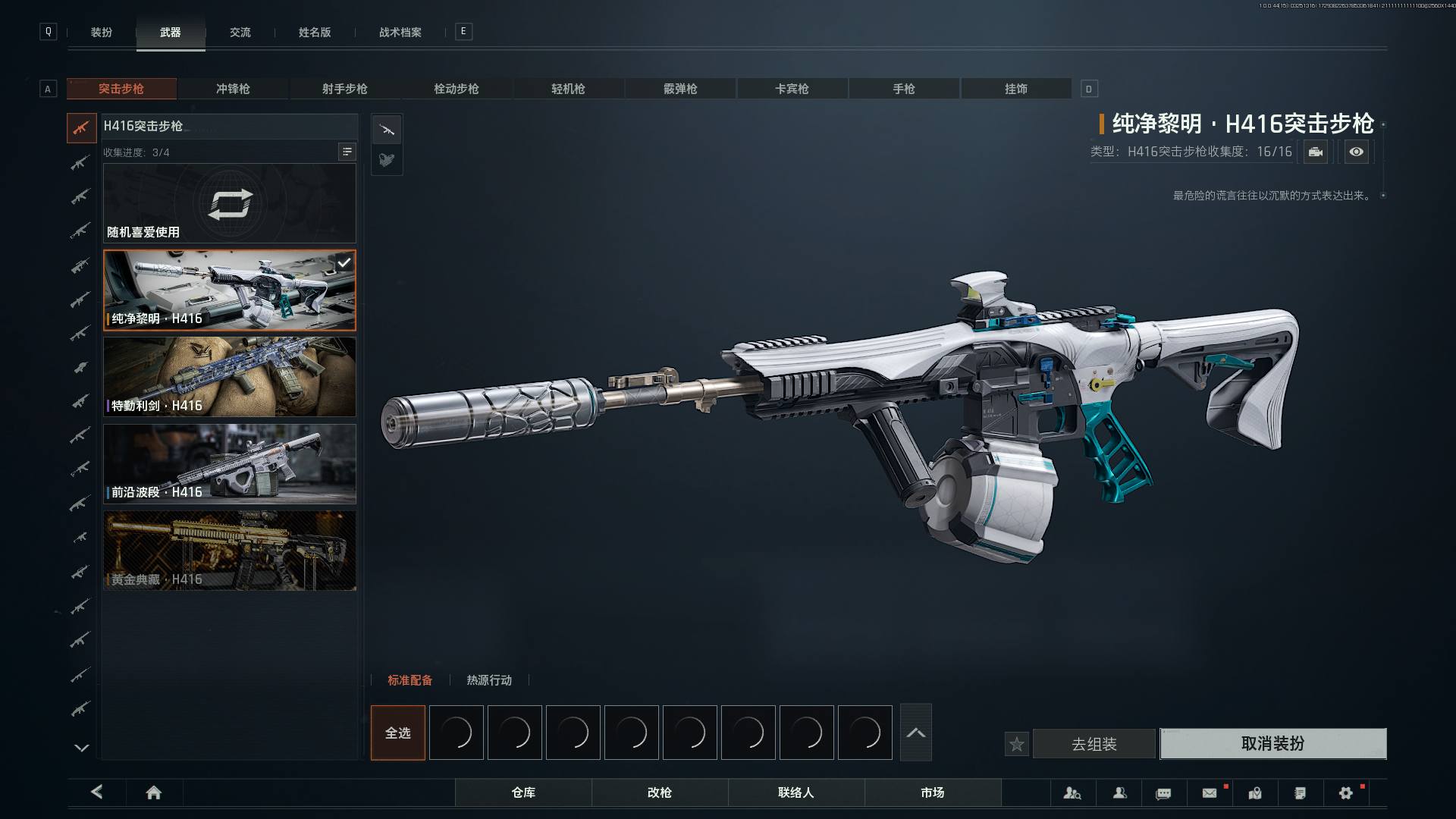
Task: Click the 取消装扮 button
Action: click(x=1272, y=744)
